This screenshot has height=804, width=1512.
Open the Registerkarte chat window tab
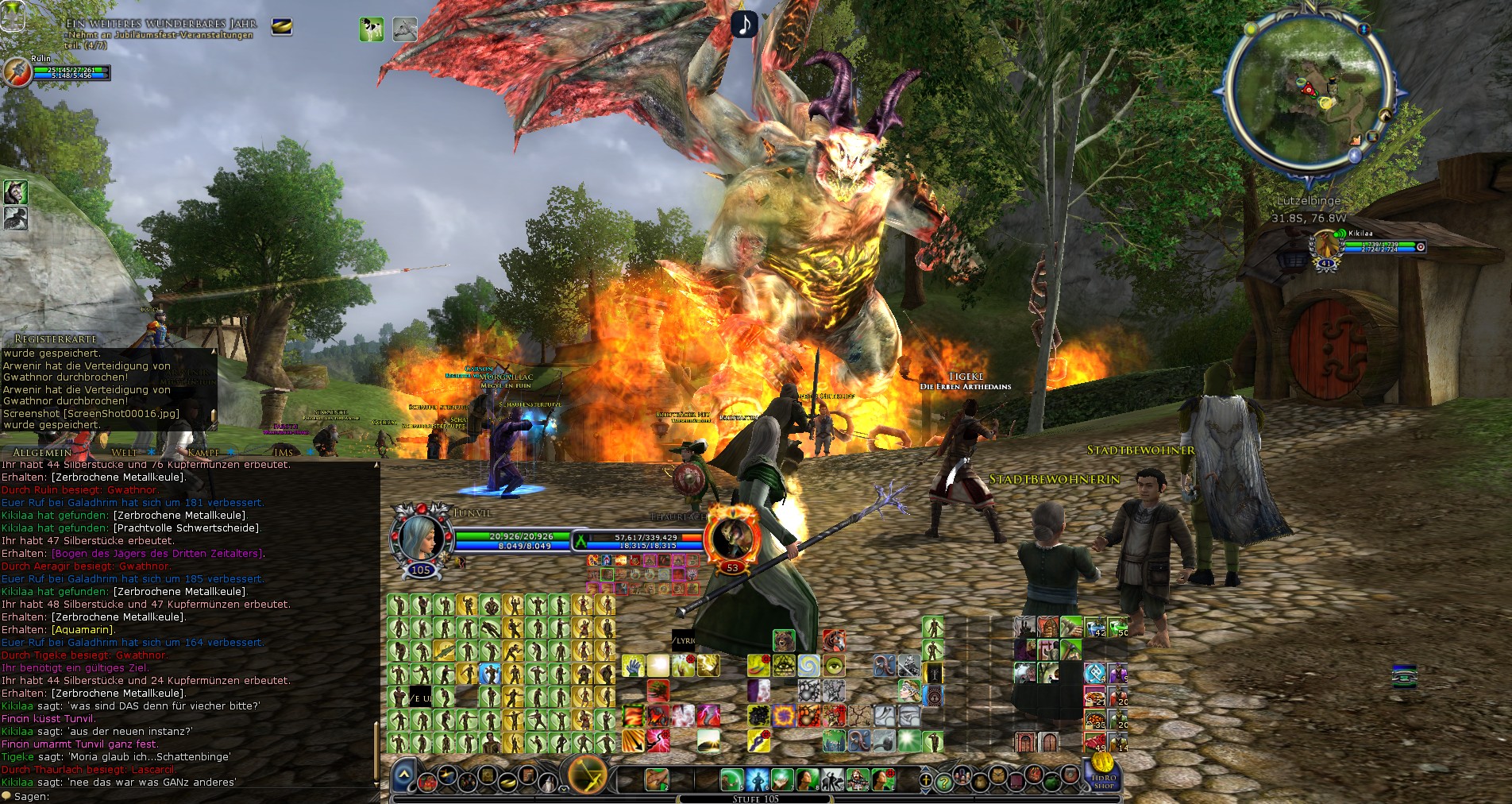coord(55,339)
